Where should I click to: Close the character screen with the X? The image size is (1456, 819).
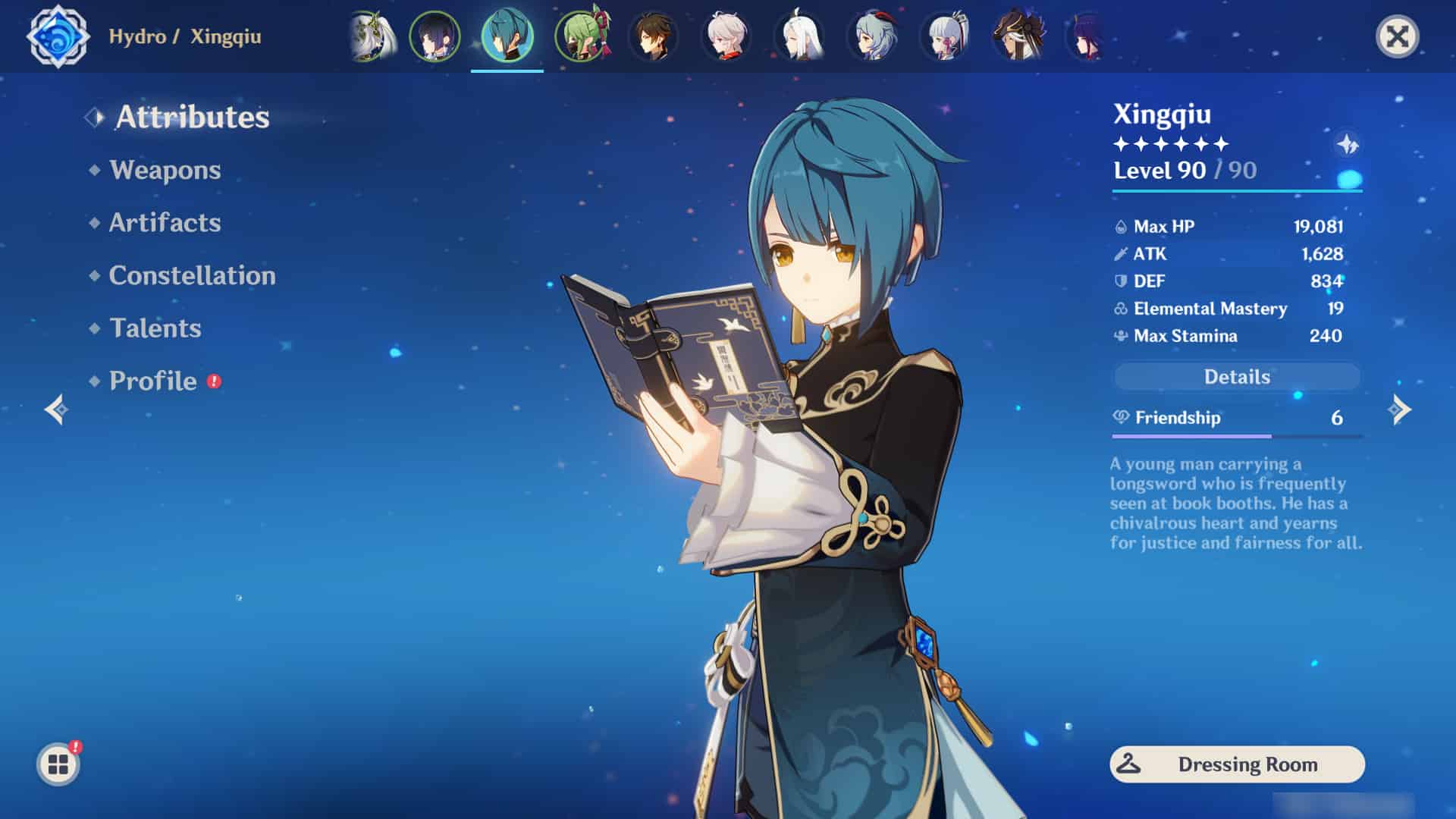pyautogui.click(x=1397, y=36)
